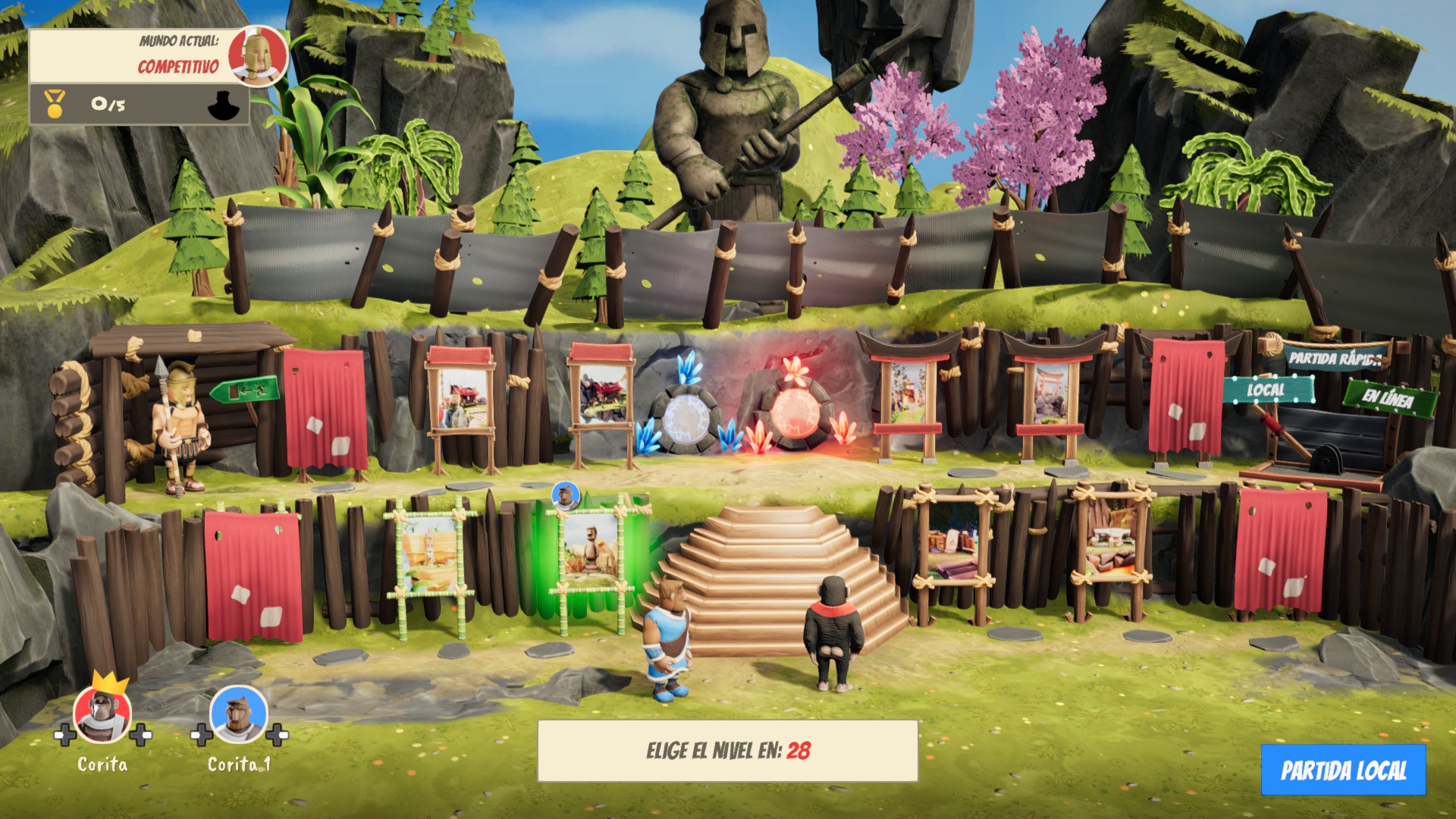Click the locked bust silhouette icon
Screen dimensions: 1456x819
pyautogui.click(x=222, y=103)
